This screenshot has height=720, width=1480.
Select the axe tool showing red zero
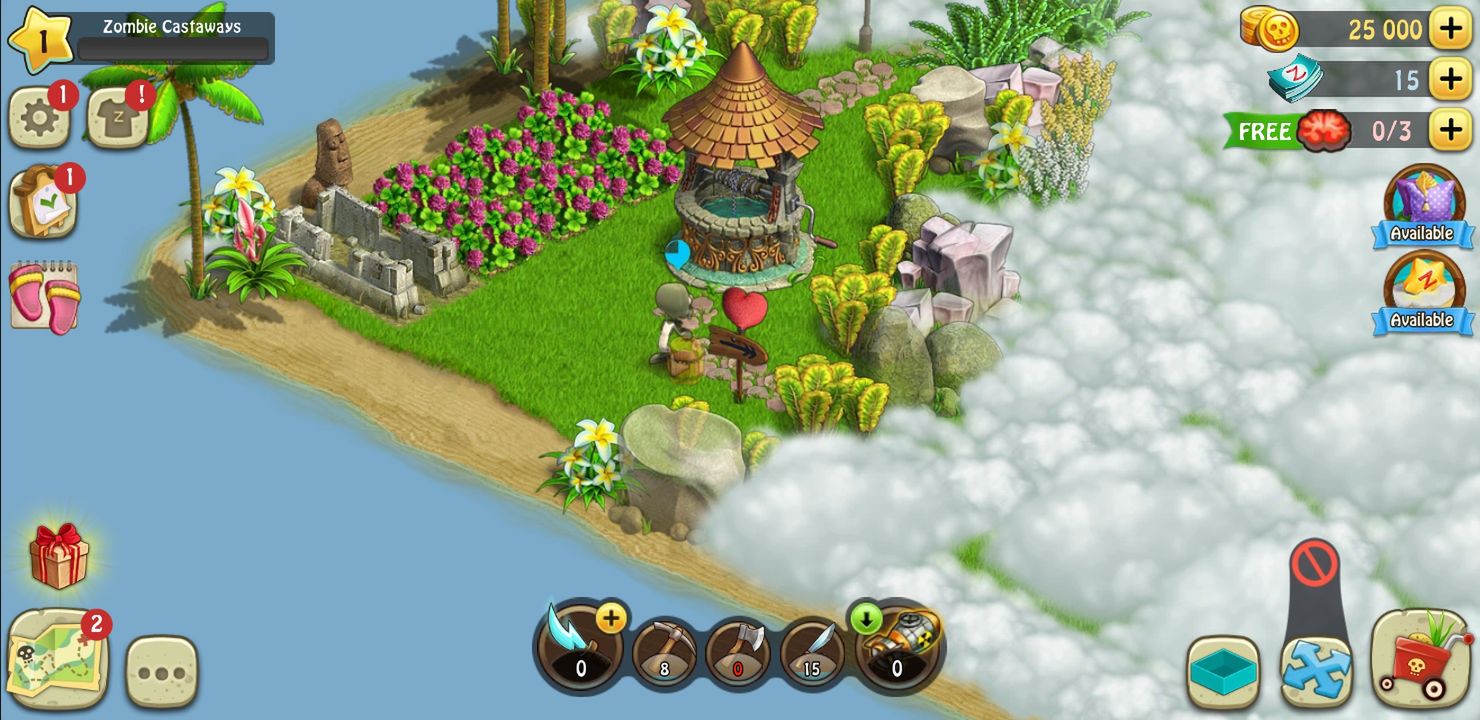(740, 650)
